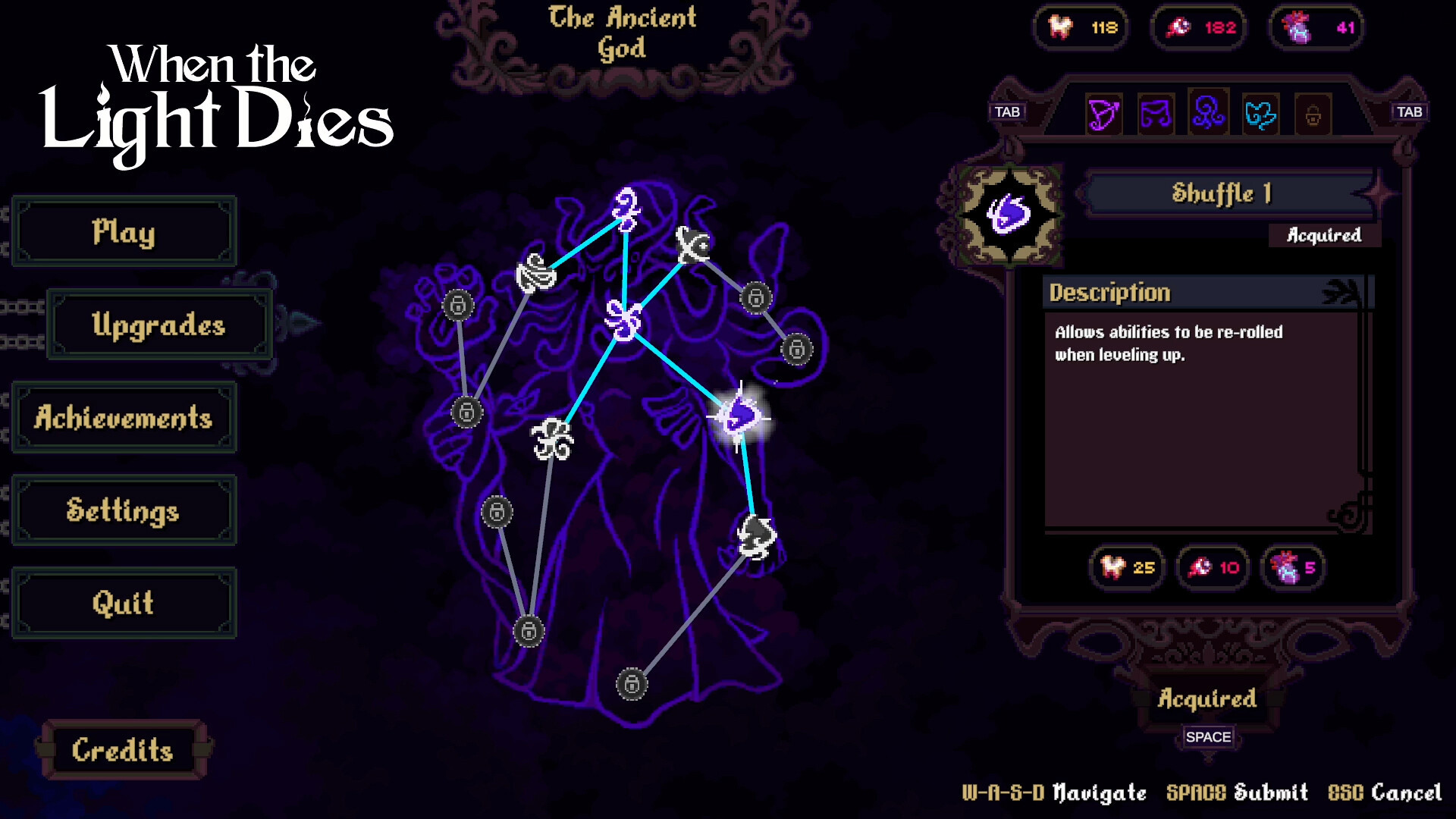Click the white fan rune node upper left
The height and width of the screenshot is (819, 1456).
[535, 273]
